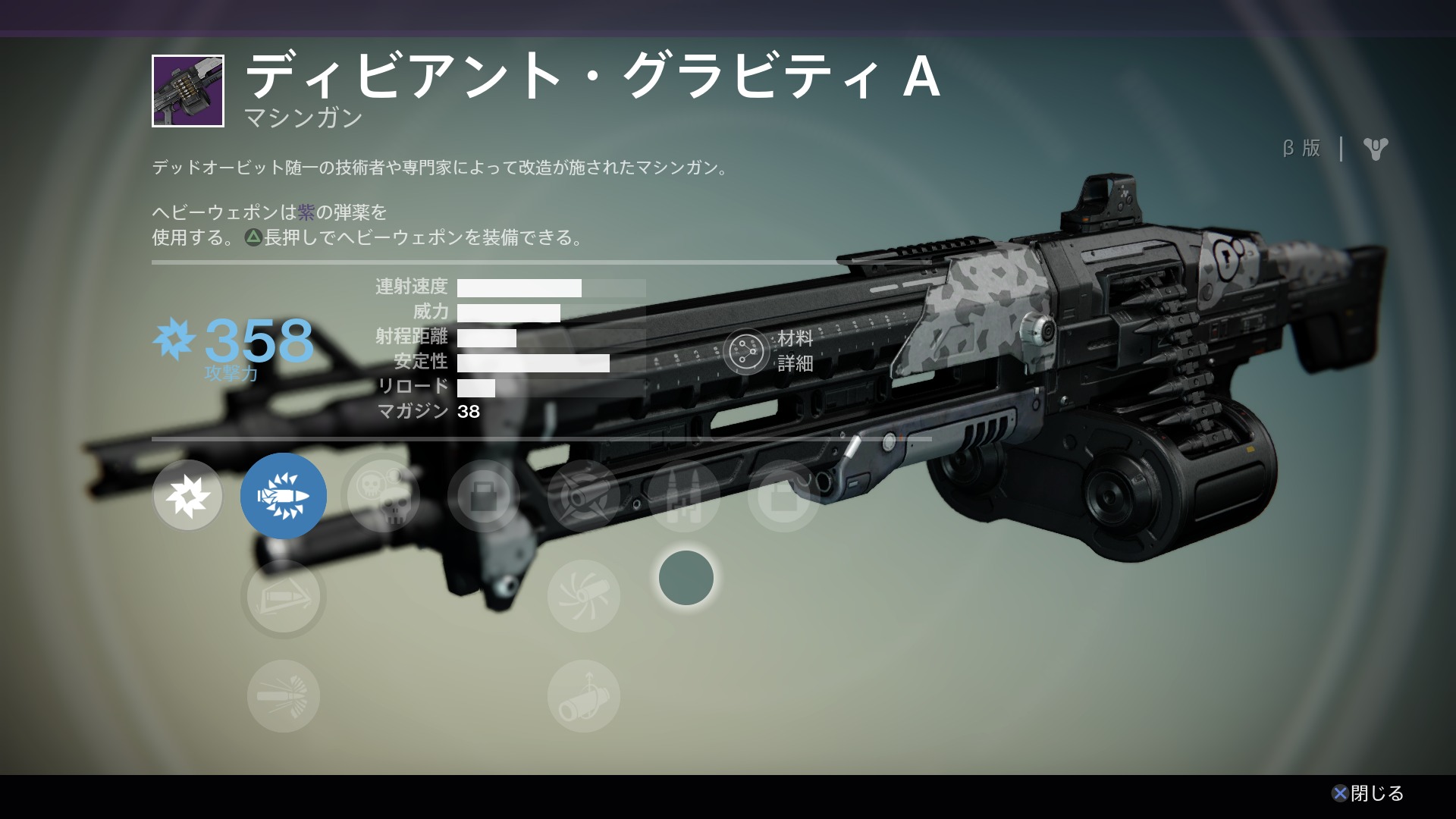Activate the swirling barrel perk node
The height and width of the screenshot is (819, 1456).
click(583, 597)
